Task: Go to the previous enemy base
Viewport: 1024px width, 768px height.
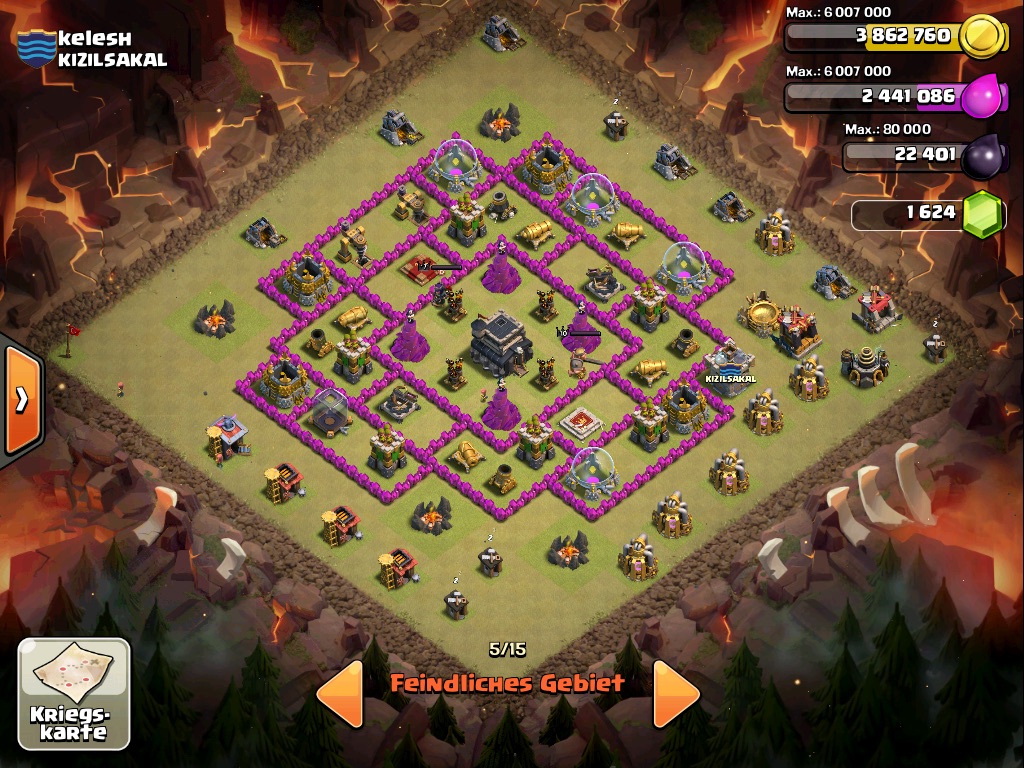Action: point(339,692)
